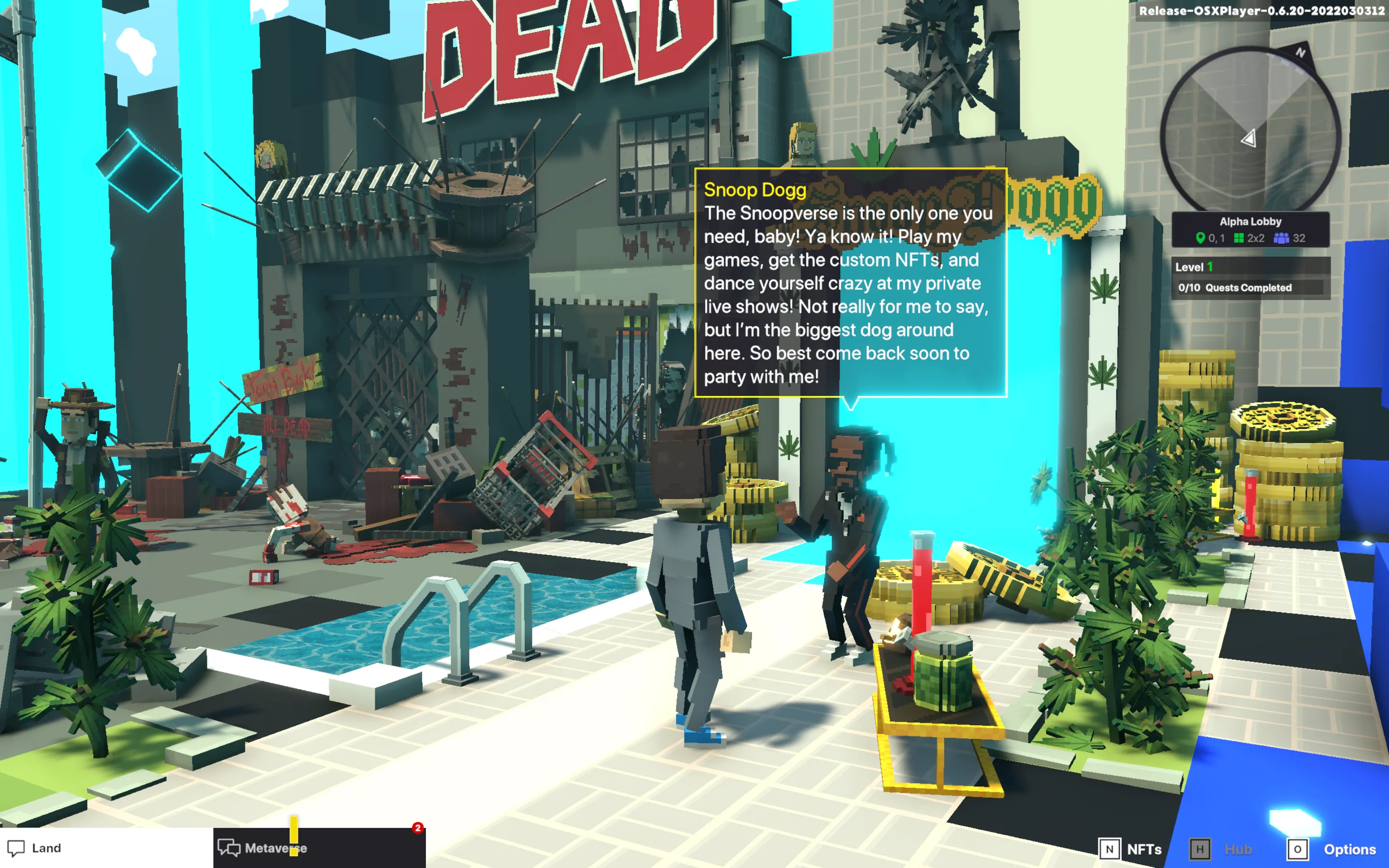Advance Snoop Dogg's dialogue bubble

(x=850, y=283)
